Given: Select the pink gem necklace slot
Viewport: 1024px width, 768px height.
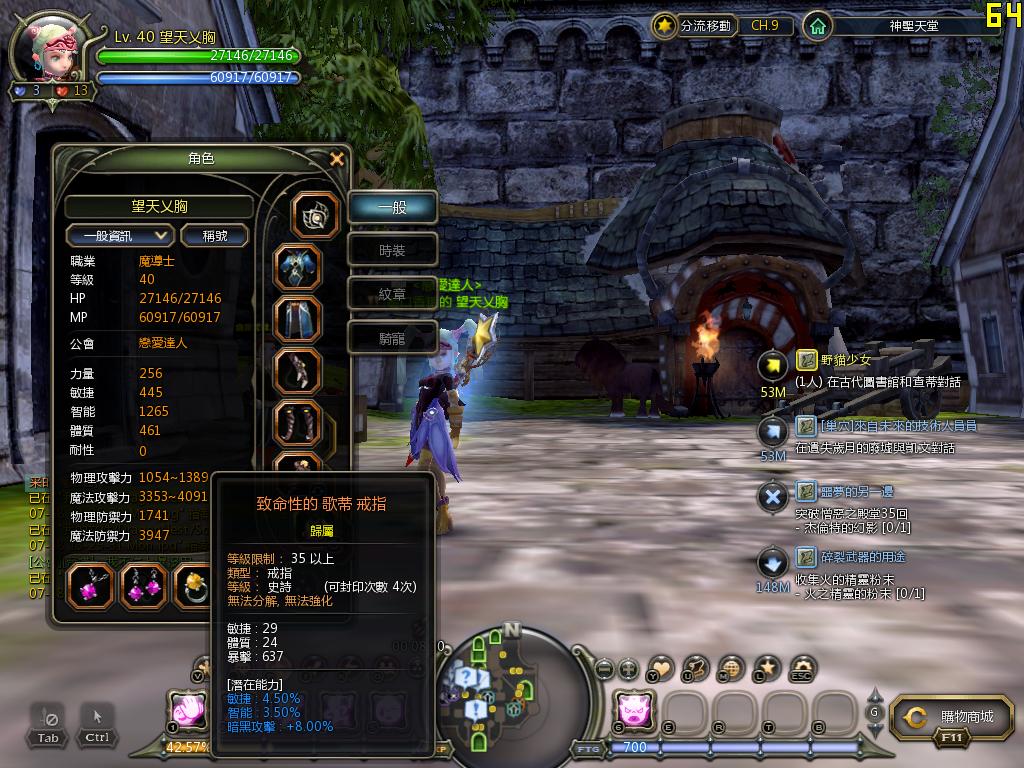Looking at the screenshot, I should pyautogui.click(x=90, y=587).
